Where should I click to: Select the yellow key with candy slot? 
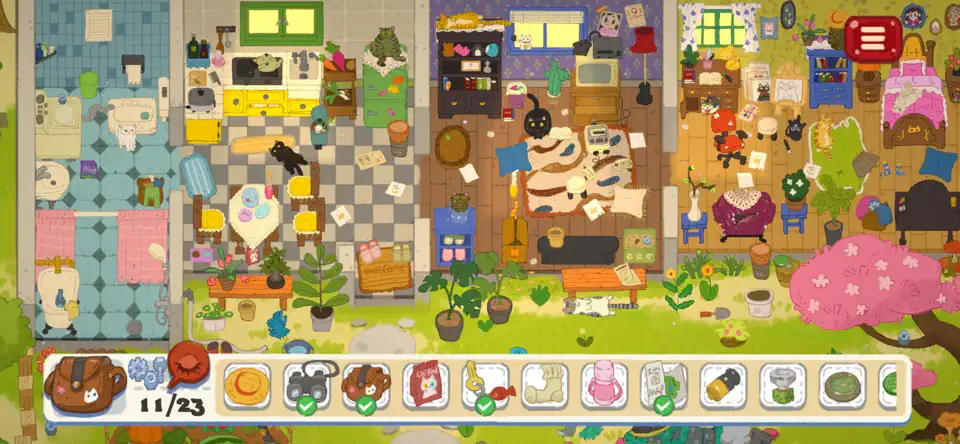click(x=486, y=385)
